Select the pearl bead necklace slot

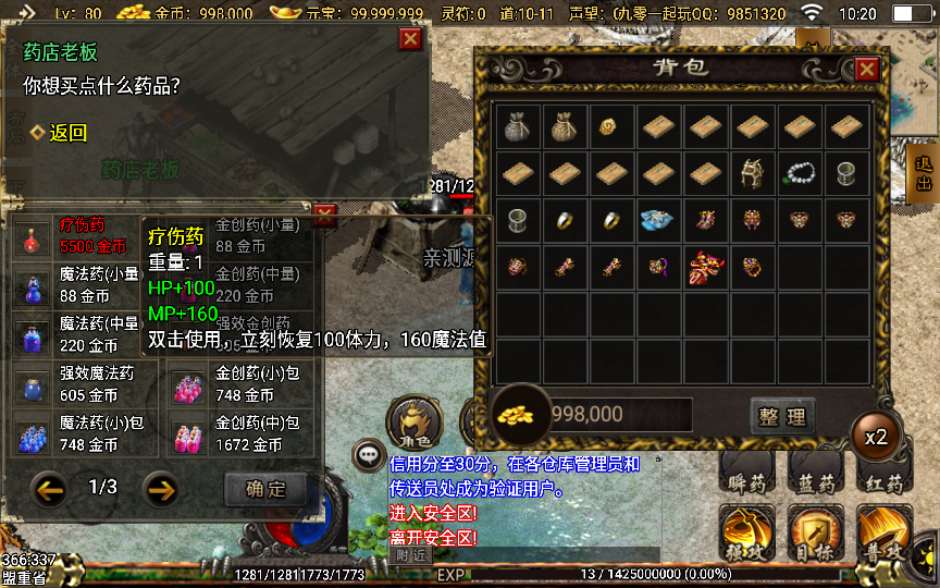(799, 174)
